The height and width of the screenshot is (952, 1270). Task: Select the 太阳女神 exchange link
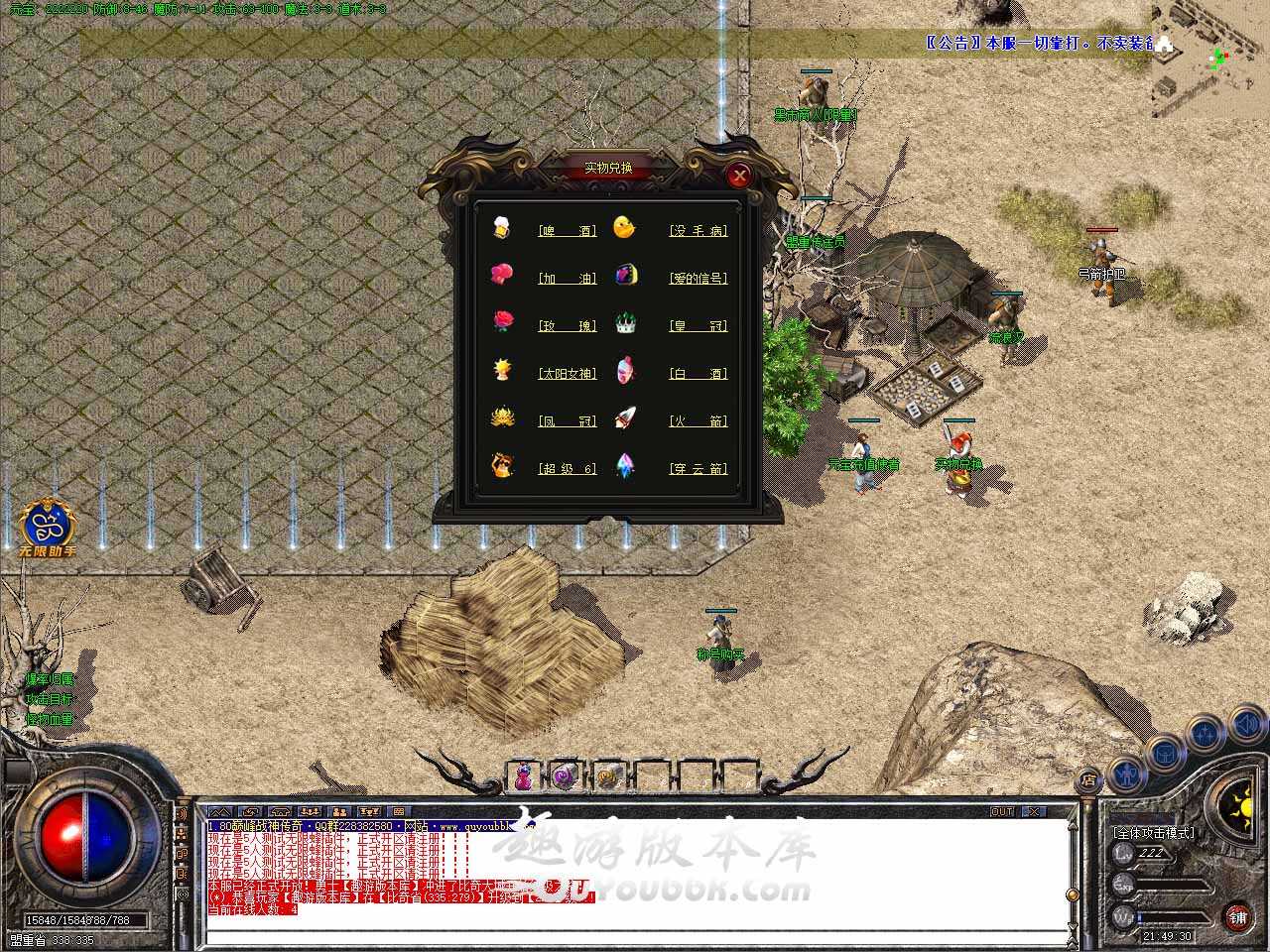[568, 373]
